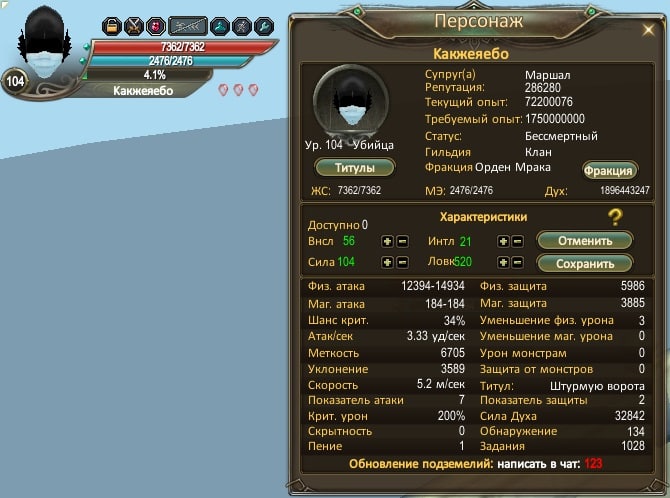Select the red gem icon above health bar
This screenshot has height=498, width=670.
pyautogui.click(x=156, y=26)
